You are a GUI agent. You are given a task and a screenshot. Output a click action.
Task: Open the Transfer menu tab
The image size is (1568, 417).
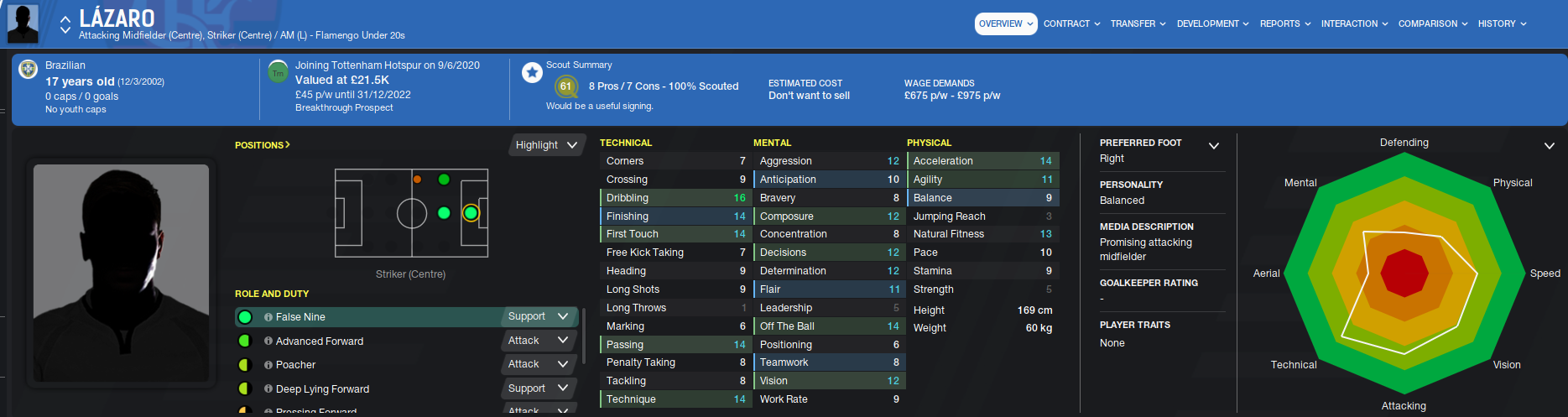[x=1138, y=24]
